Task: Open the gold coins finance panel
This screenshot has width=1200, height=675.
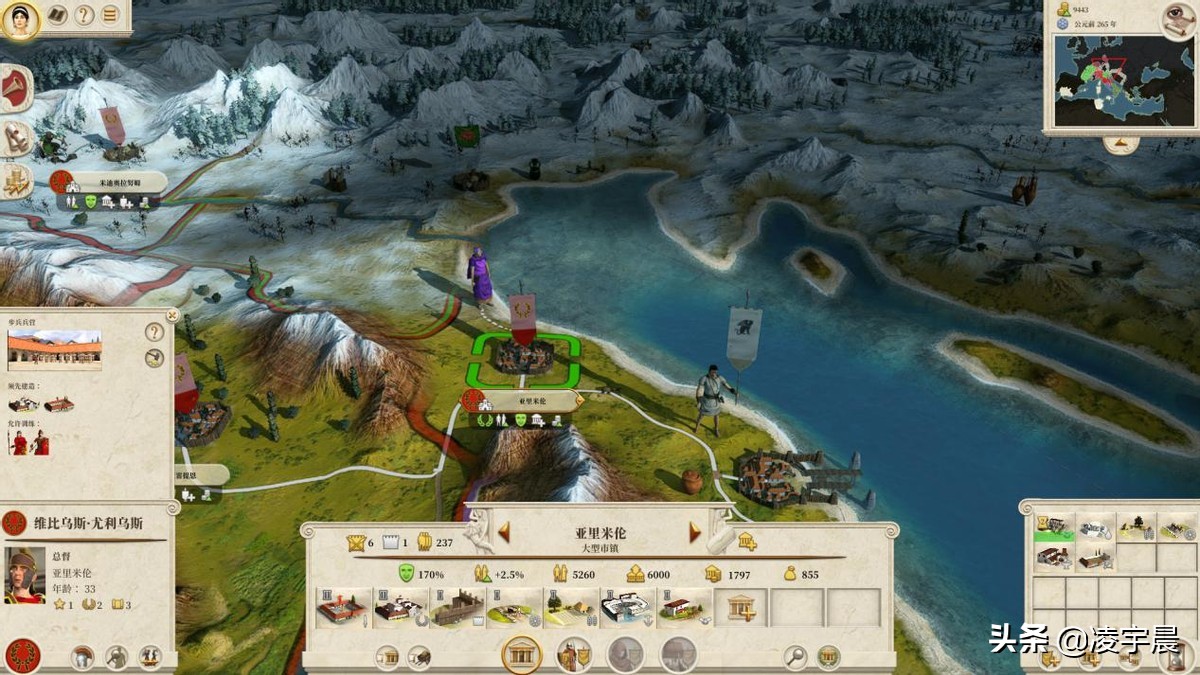Action: (x=15, y=181)
